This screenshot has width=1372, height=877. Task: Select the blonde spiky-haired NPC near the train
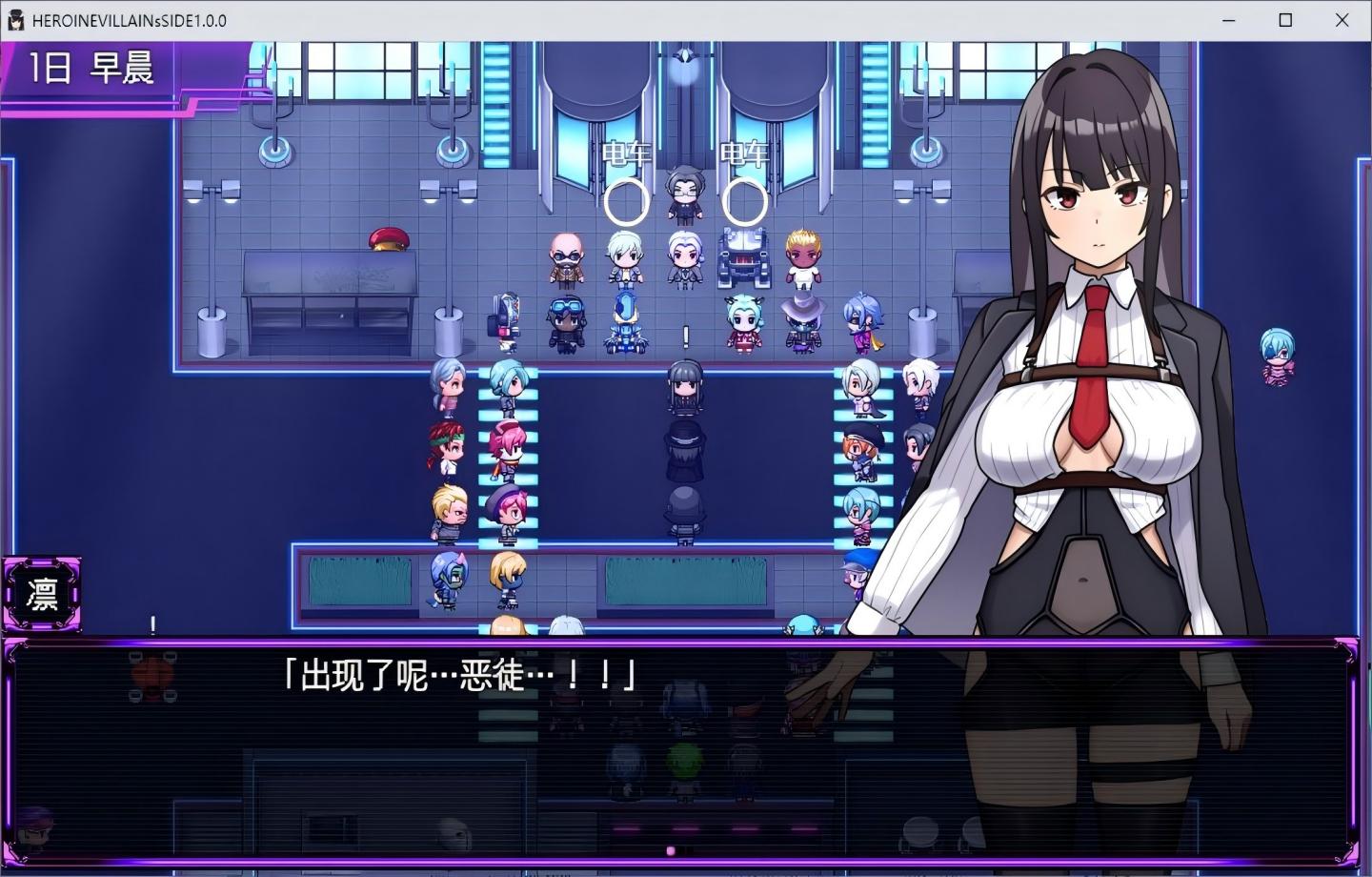pyautogui.click(x=801, y=255)
